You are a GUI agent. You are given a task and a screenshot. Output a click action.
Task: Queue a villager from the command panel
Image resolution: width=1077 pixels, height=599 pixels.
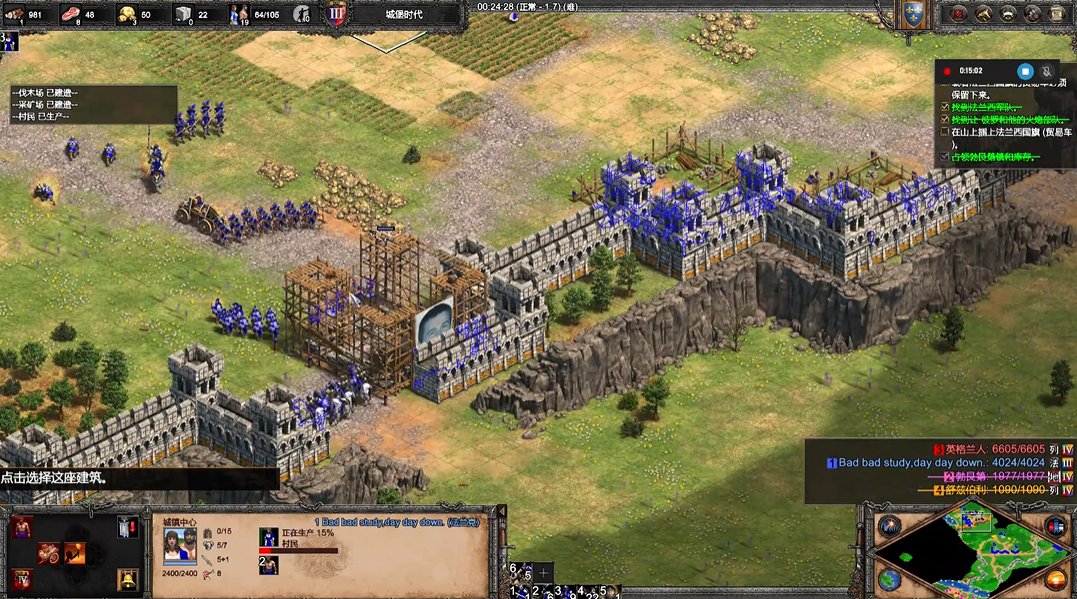pos(23,527)
